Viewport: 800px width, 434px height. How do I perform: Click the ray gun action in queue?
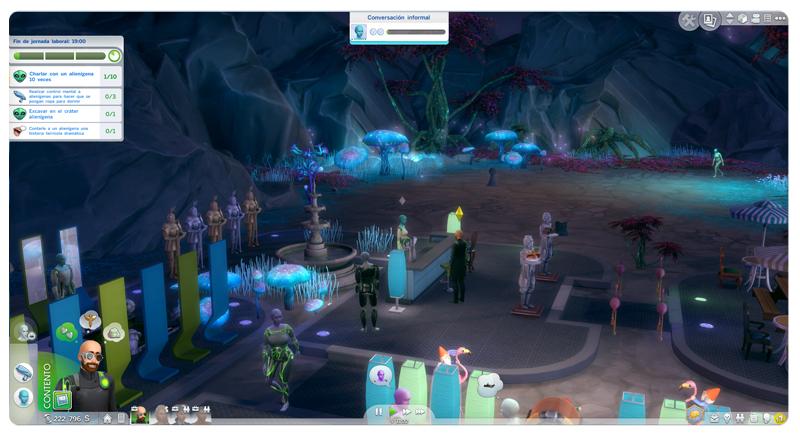point(23,371)
